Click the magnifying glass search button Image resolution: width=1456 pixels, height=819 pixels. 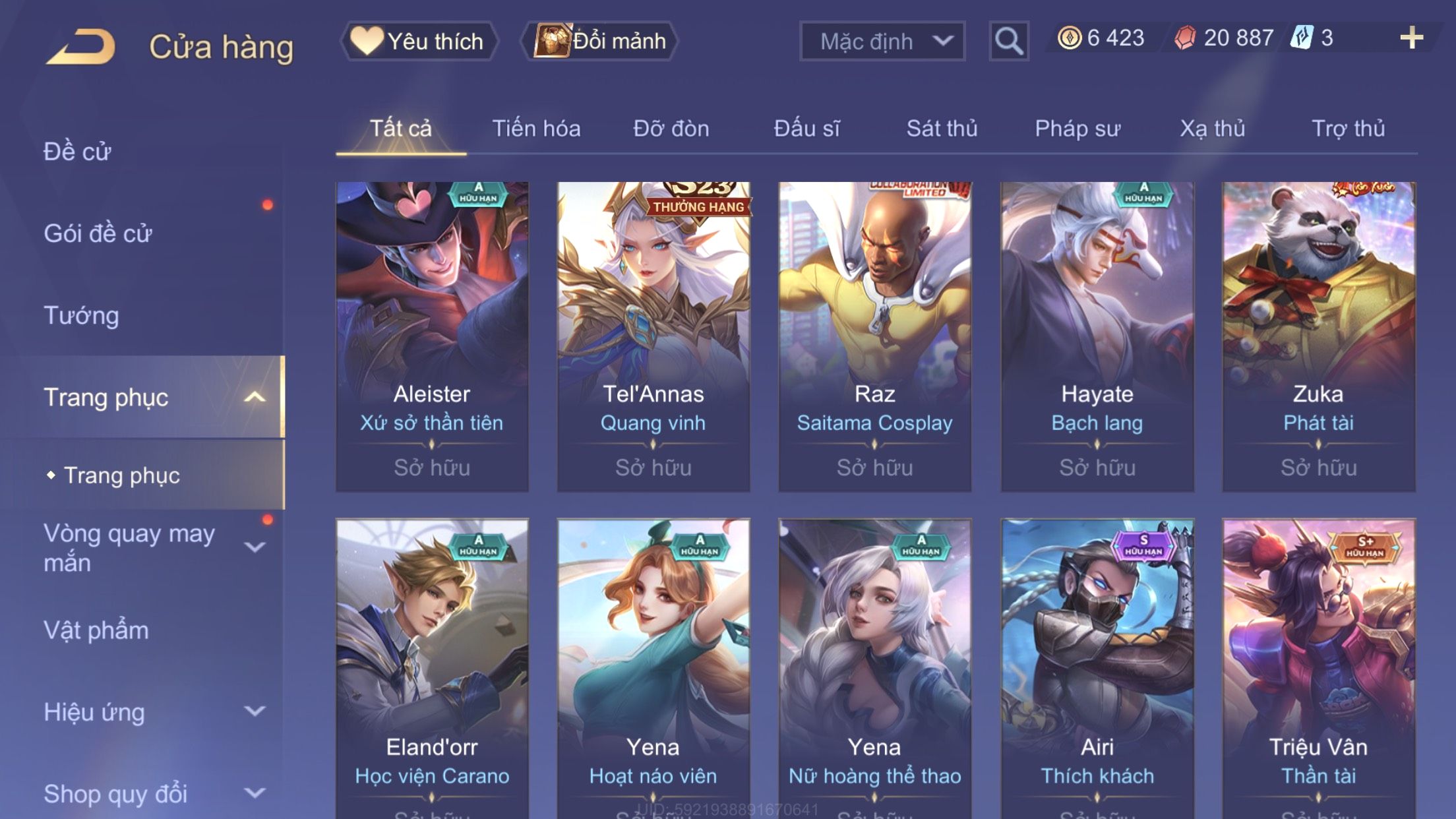1008,41
